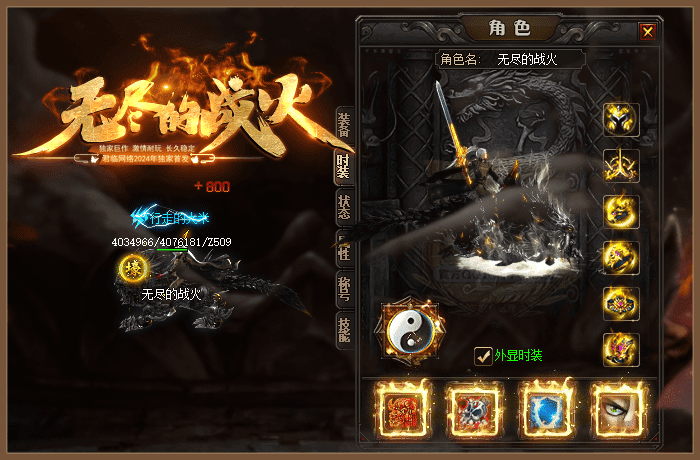Toggle the 外显时装 checkbox
The width and height of the screenshot is (700, 460).
[484, 355]
